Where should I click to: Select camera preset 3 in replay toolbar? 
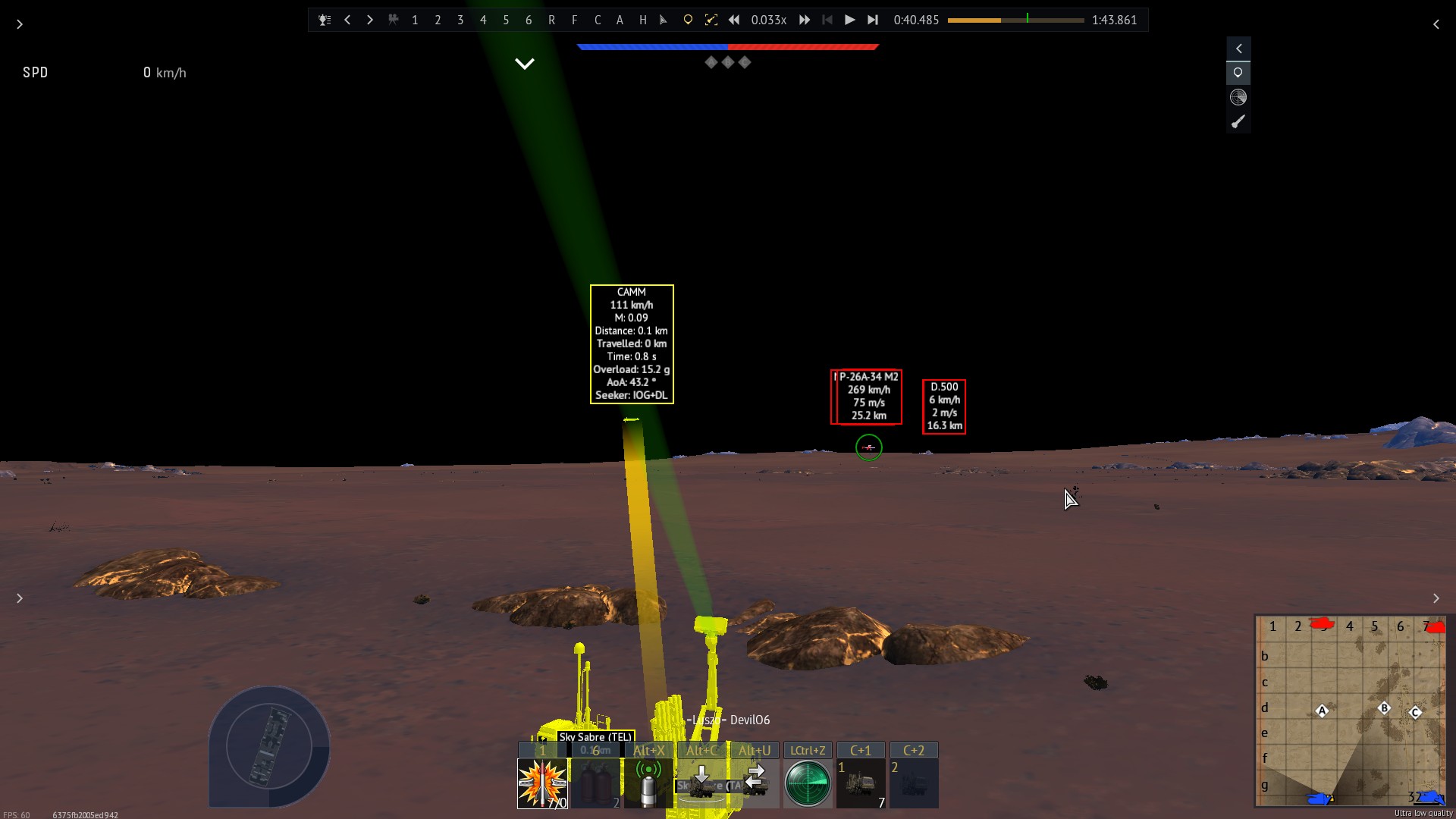(x=460, y=20)
